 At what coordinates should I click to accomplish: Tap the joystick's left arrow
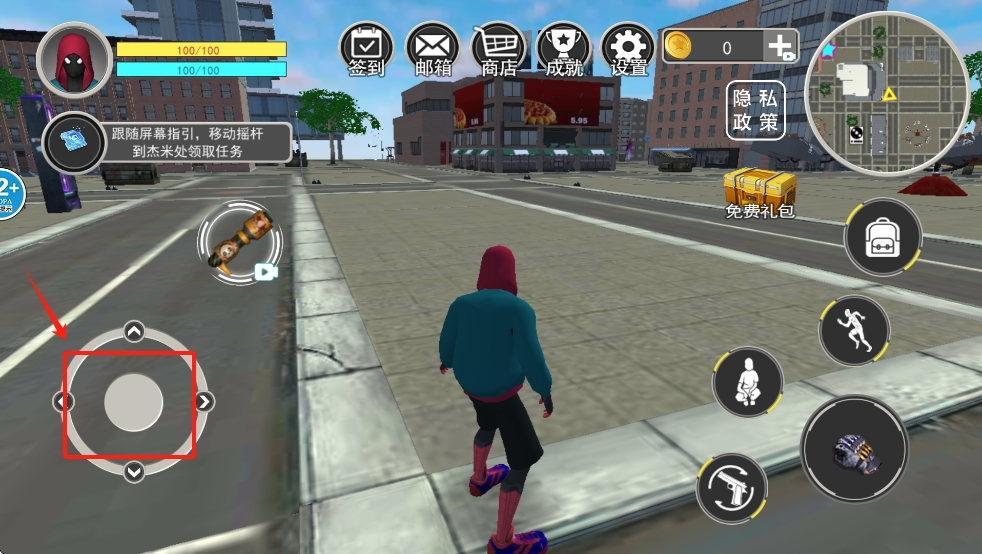pyautogui.click(x=63, y=402)
